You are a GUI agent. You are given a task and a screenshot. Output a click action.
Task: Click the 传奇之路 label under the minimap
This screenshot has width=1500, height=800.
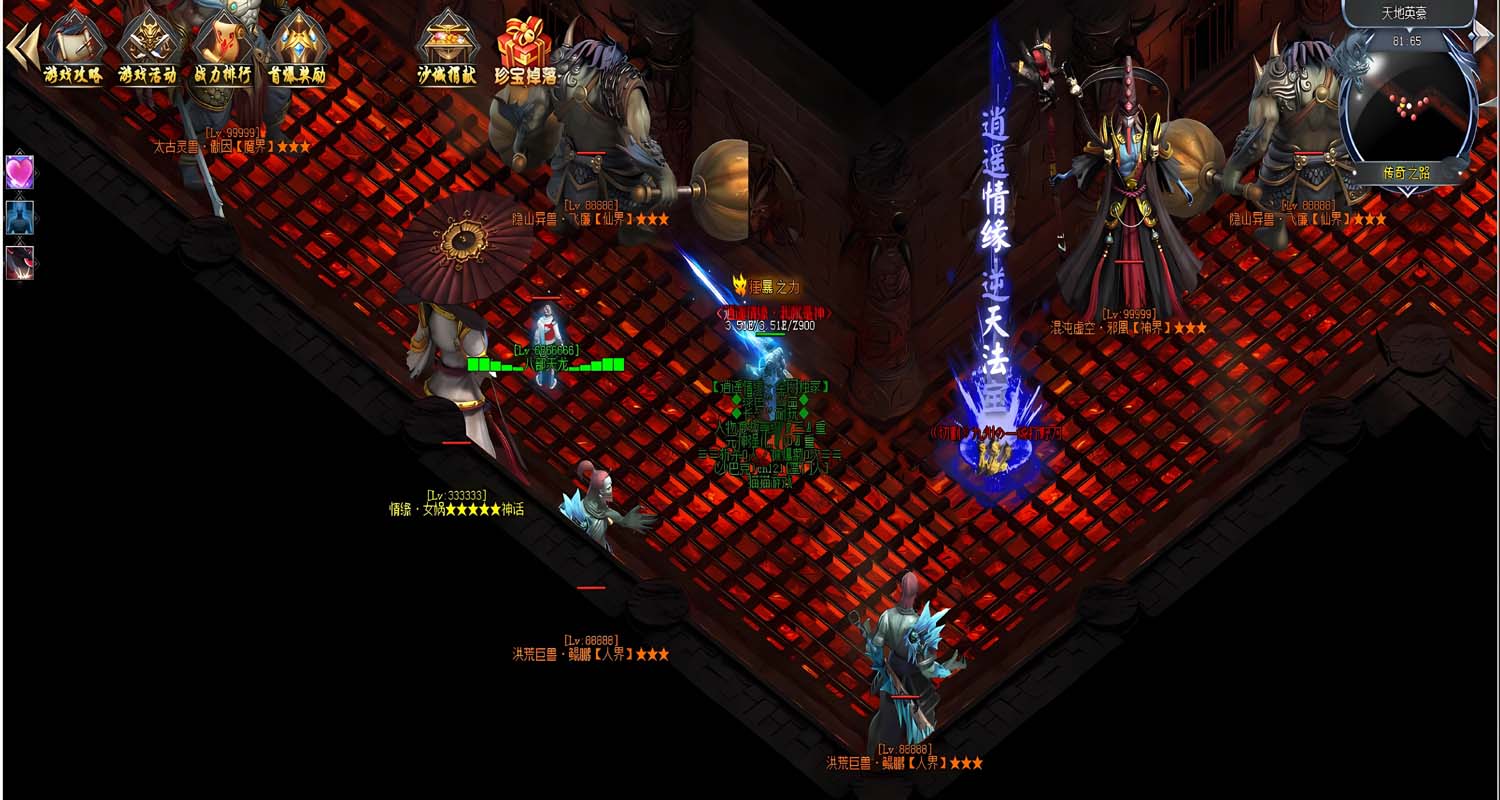(1408, 173)
